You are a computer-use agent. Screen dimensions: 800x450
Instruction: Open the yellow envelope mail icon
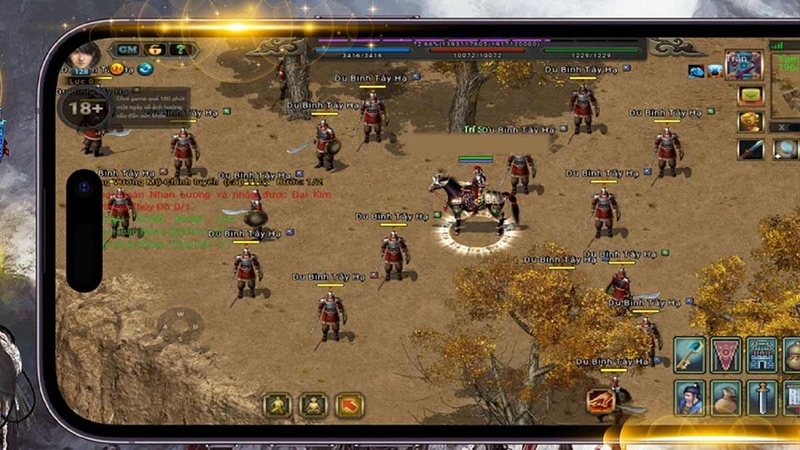point(751,97)
